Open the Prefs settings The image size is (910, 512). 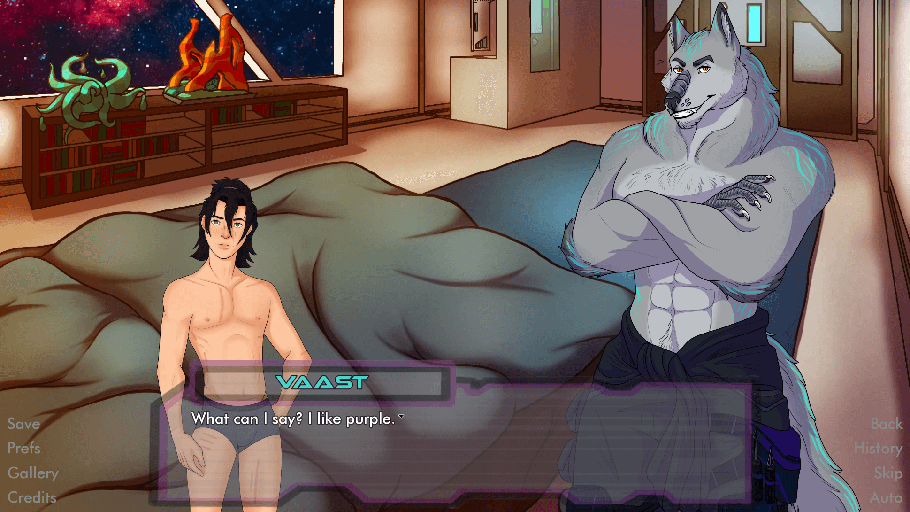(24, 448)
